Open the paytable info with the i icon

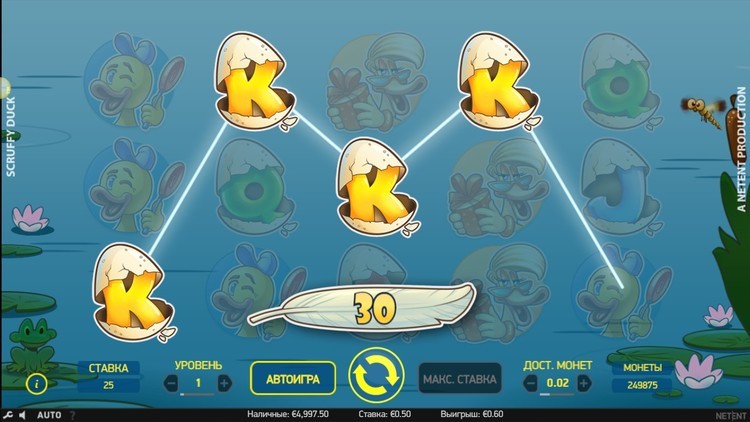pos(38,383)
